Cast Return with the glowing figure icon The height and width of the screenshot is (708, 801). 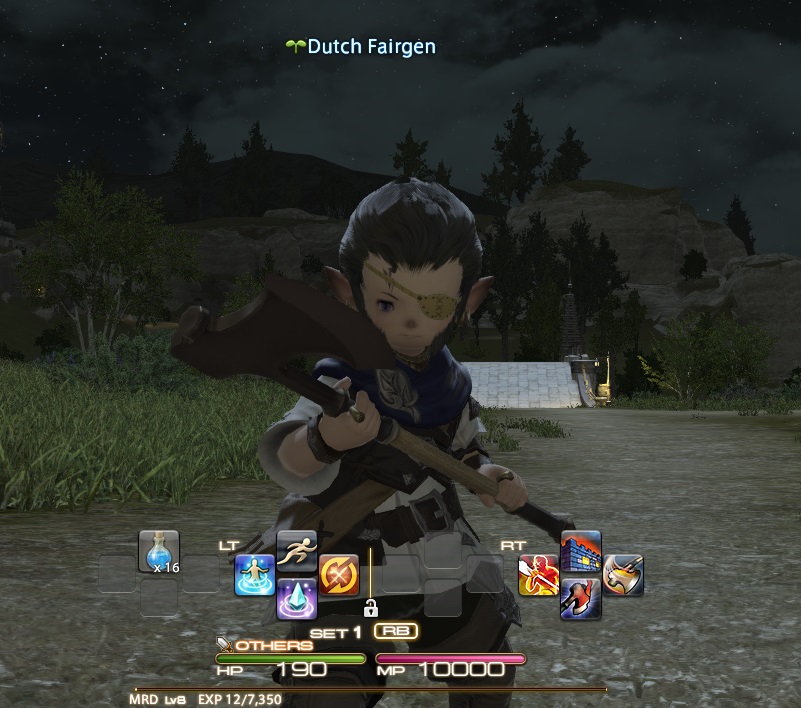tap(255, 575)
